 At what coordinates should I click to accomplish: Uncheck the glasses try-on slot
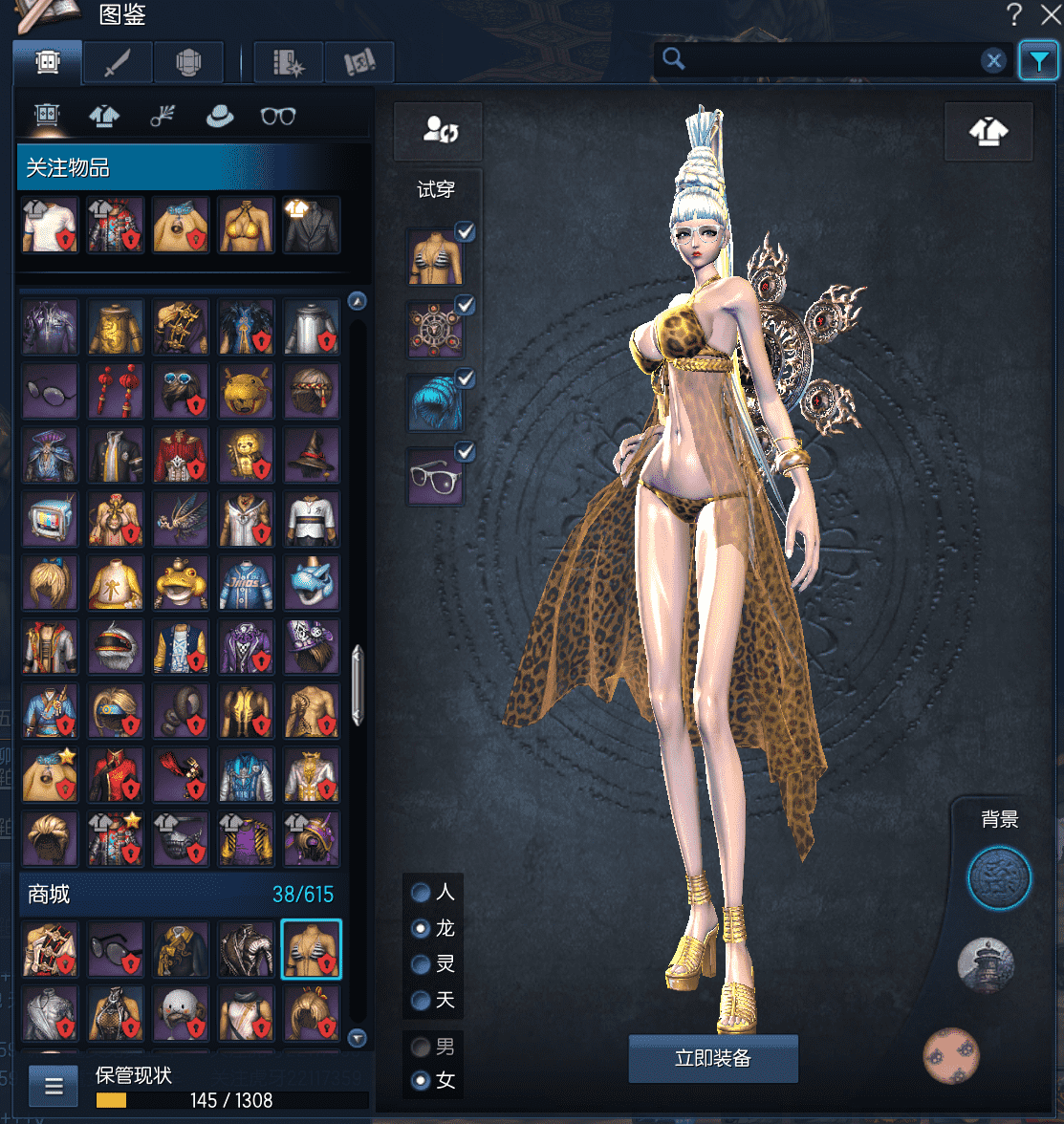click(x=466, y=451)
